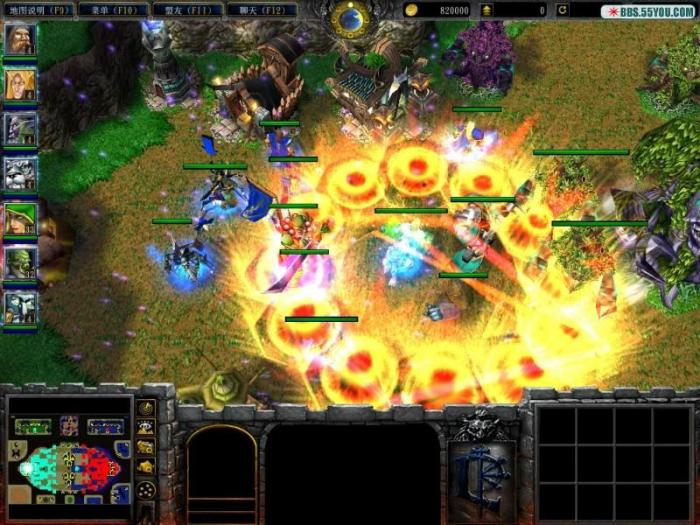Viewport: 700px width, 525px height.
Task: Click the minimap signal ping button
Action: point(146,408)
